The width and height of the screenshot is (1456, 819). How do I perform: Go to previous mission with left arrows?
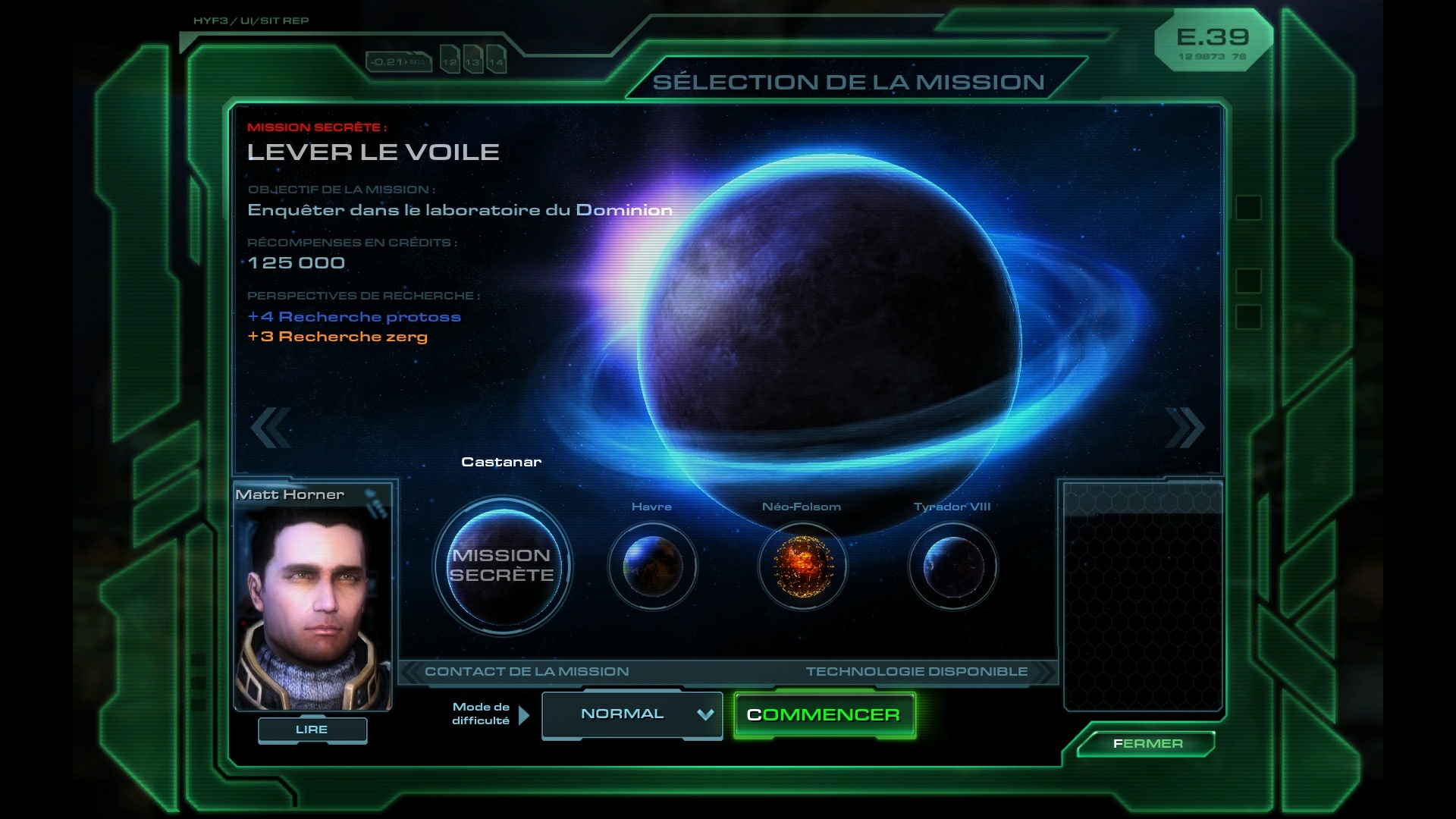(x=271, y=428)
